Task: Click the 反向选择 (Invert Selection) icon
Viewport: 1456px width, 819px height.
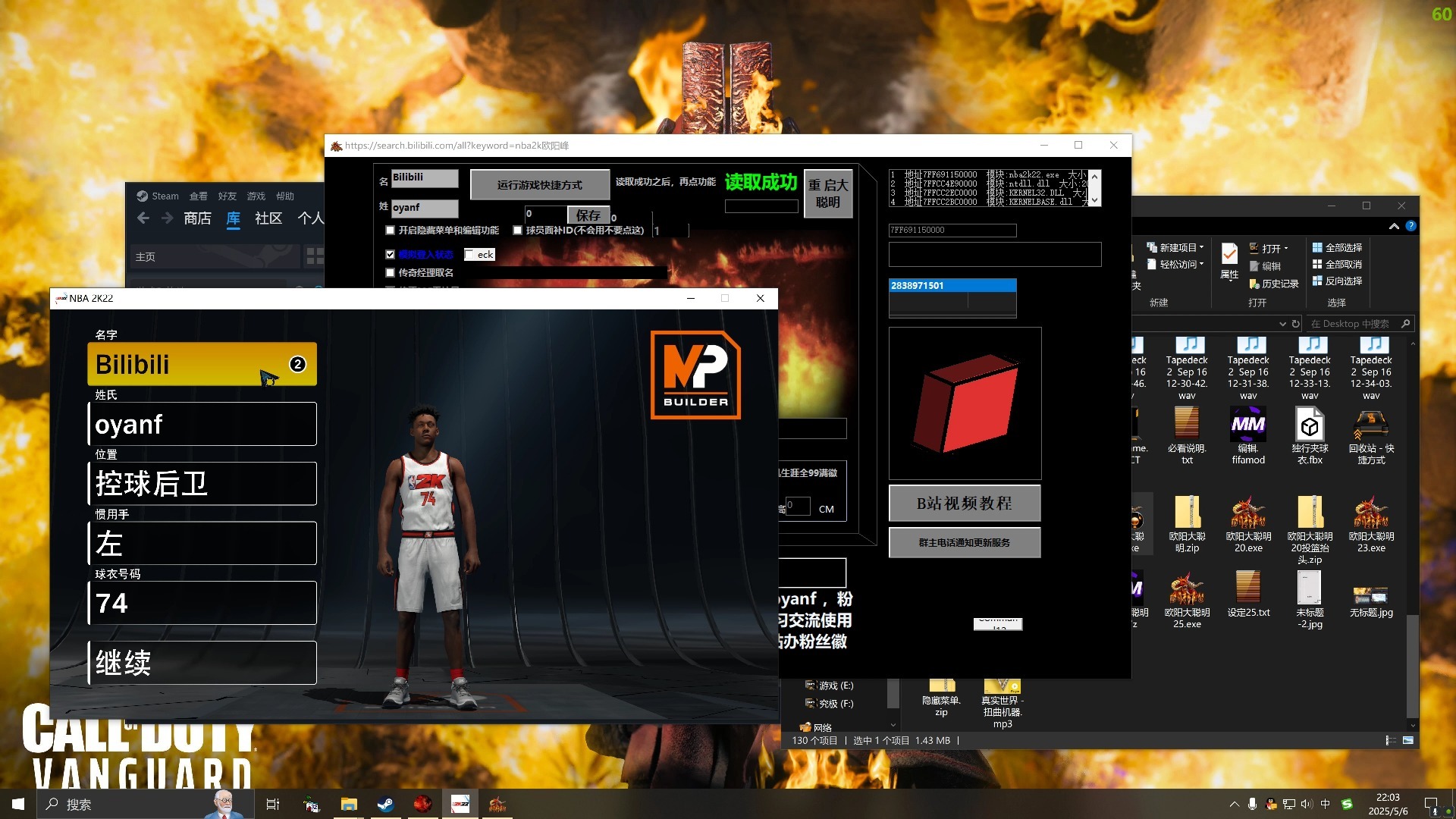Action: pos(1338,281)
